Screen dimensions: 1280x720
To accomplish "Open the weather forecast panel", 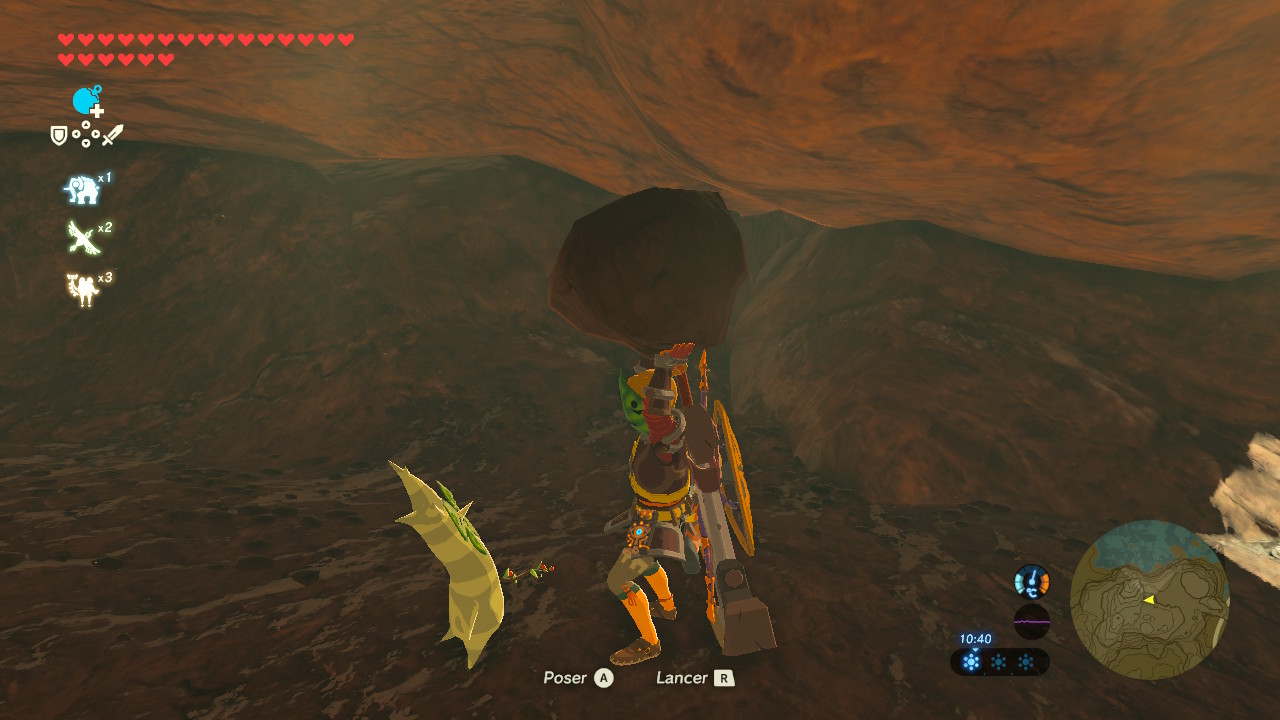I will point(998,661).
